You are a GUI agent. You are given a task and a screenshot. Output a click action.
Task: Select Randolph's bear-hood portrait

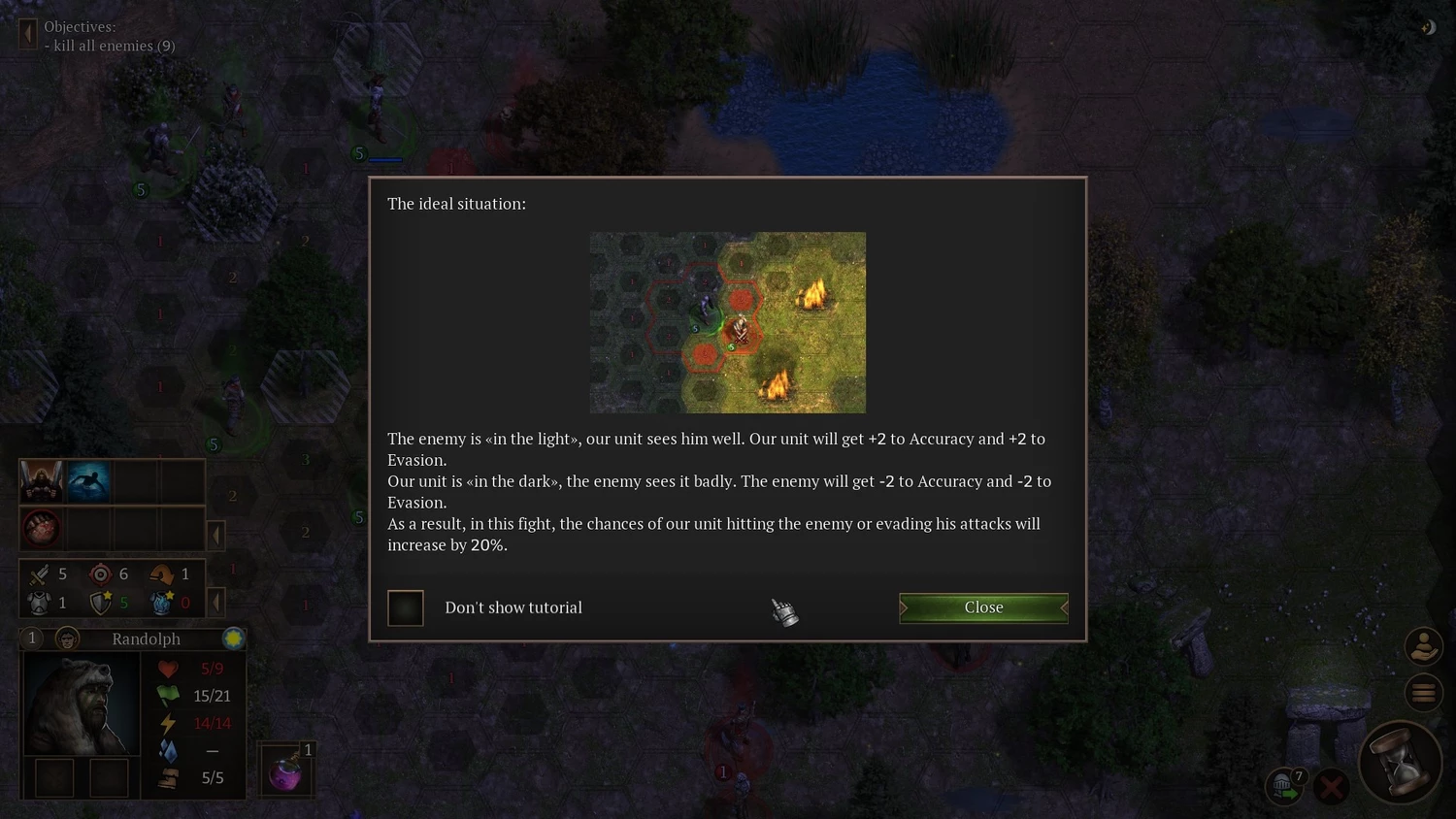80,704
